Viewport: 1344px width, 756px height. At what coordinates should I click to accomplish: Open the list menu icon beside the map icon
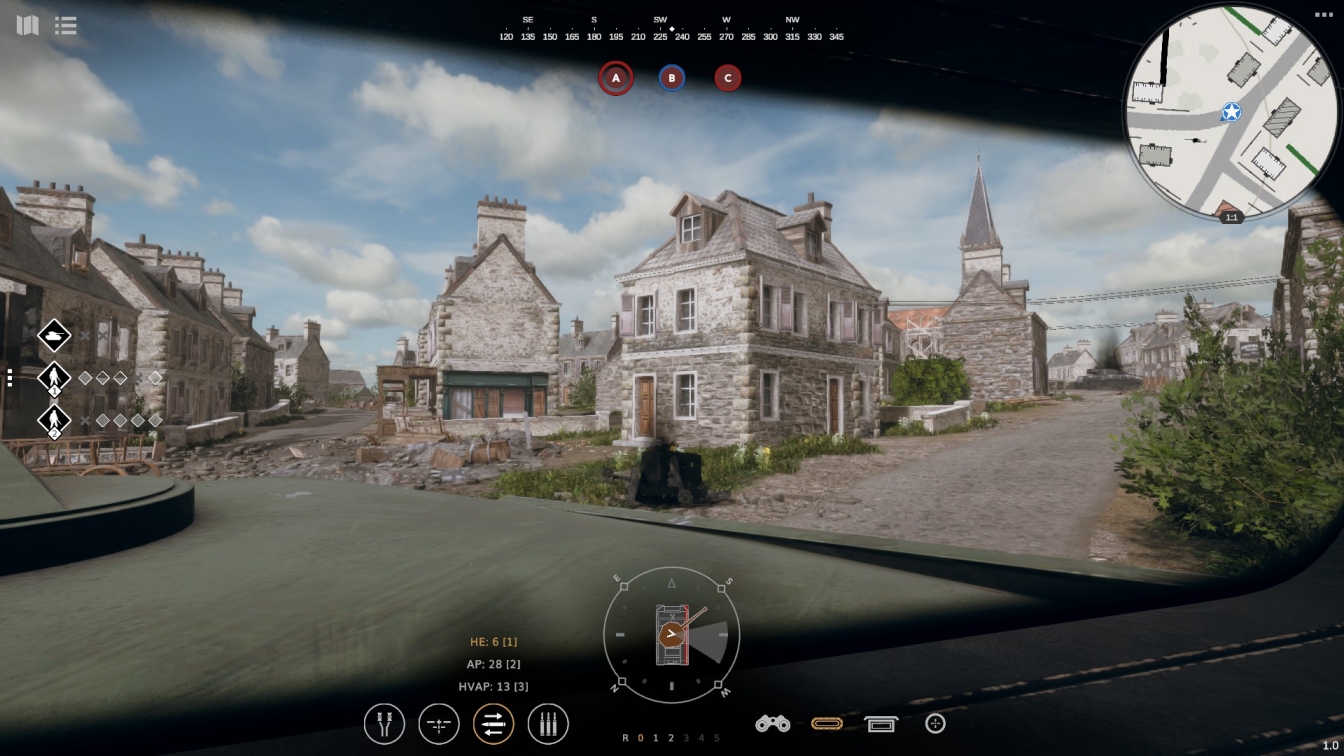point(66,25)
